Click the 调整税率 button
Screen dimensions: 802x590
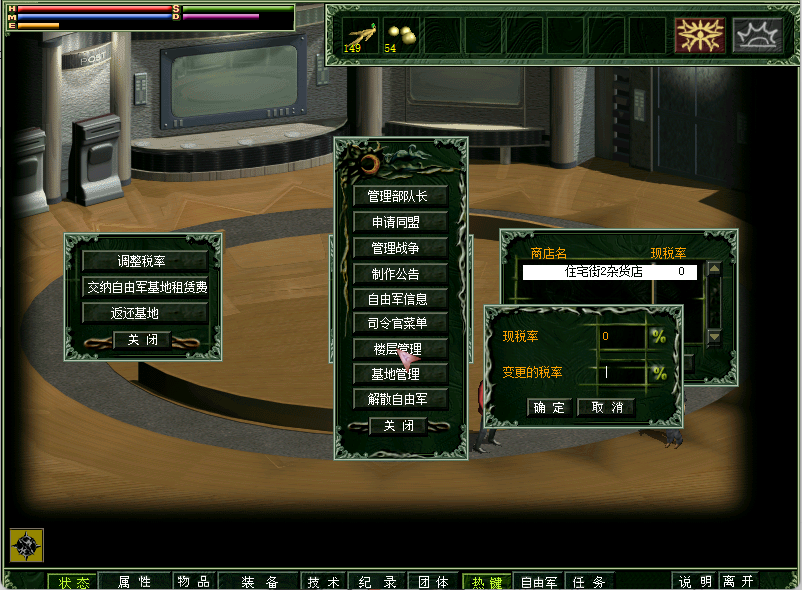coord(144,261)
